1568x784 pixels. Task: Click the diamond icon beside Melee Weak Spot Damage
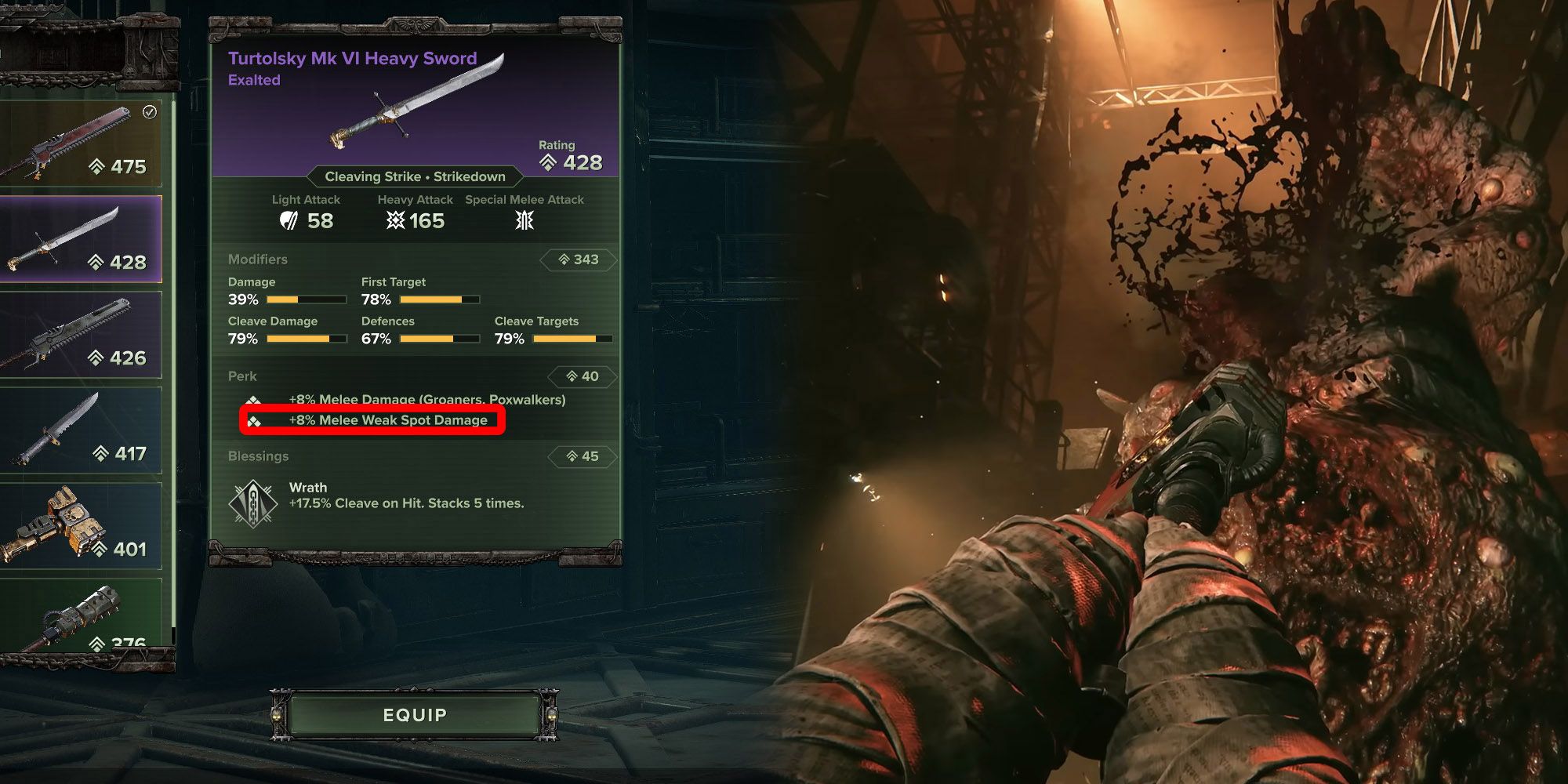pos(255,420)
